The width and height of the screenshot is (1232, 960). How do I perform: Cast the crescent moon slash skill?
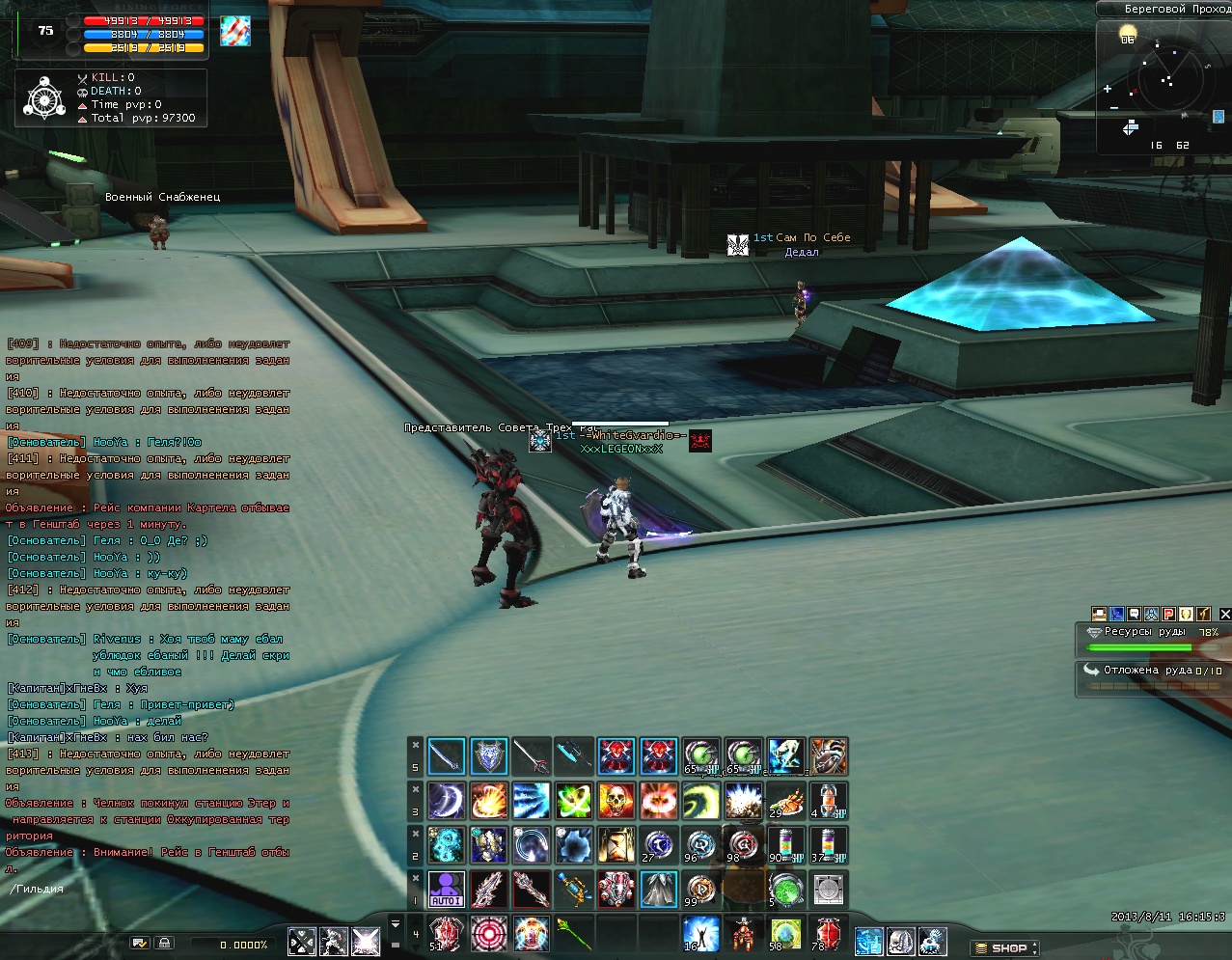click(447, 801)
